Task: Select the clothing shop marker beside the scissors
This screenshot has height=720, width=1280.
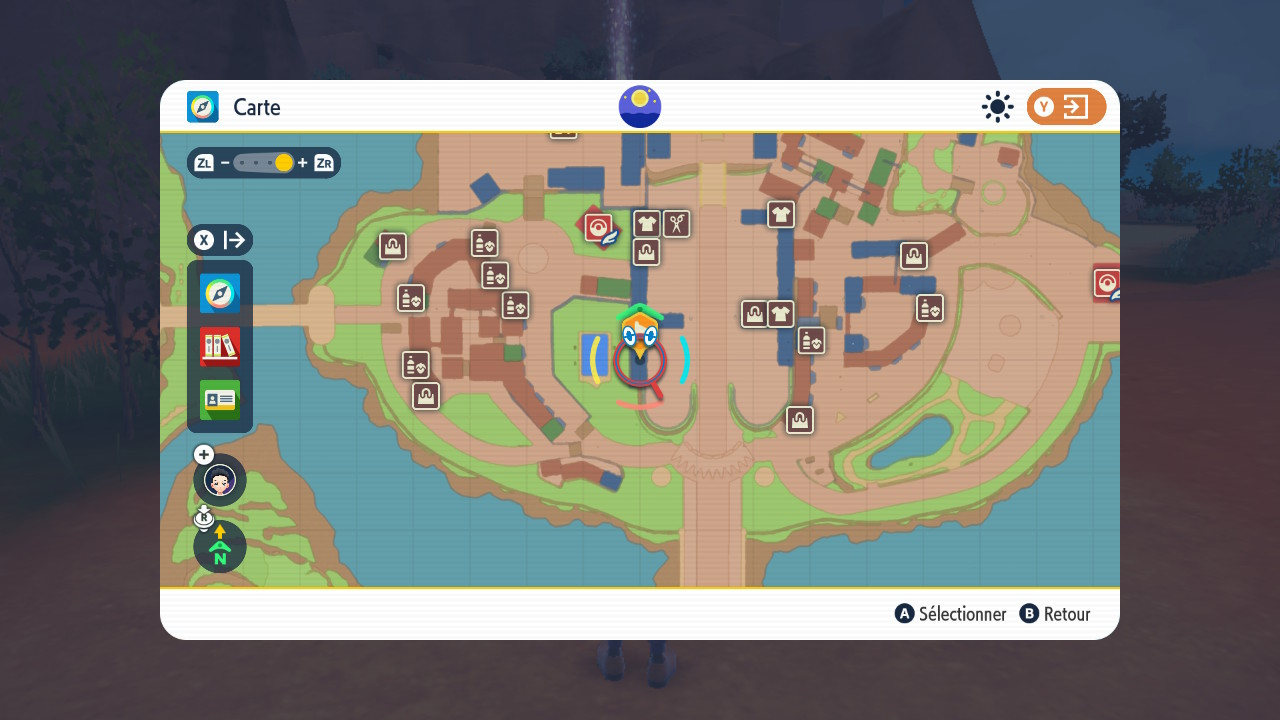Action: 647,223
